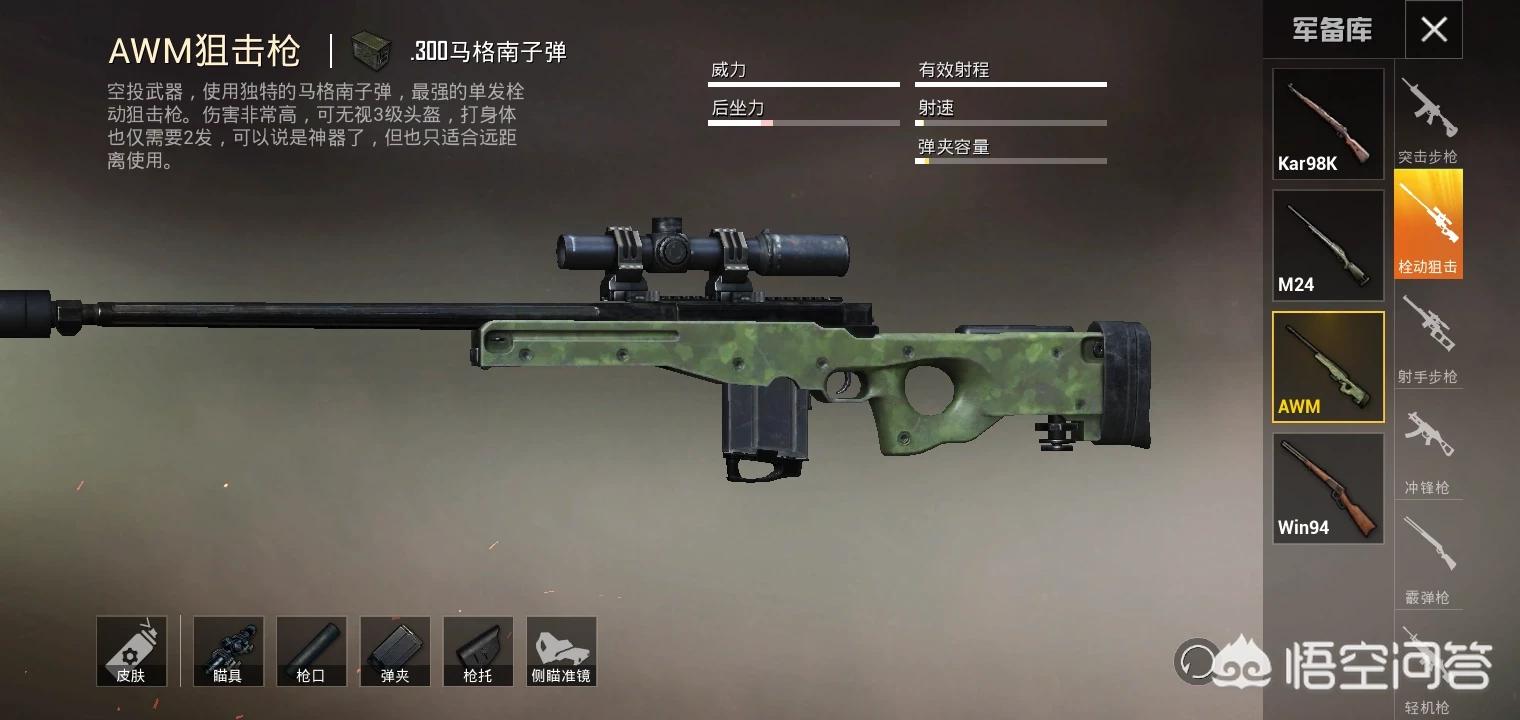Close the armory screen
1520x720 pixels.
1433,30
